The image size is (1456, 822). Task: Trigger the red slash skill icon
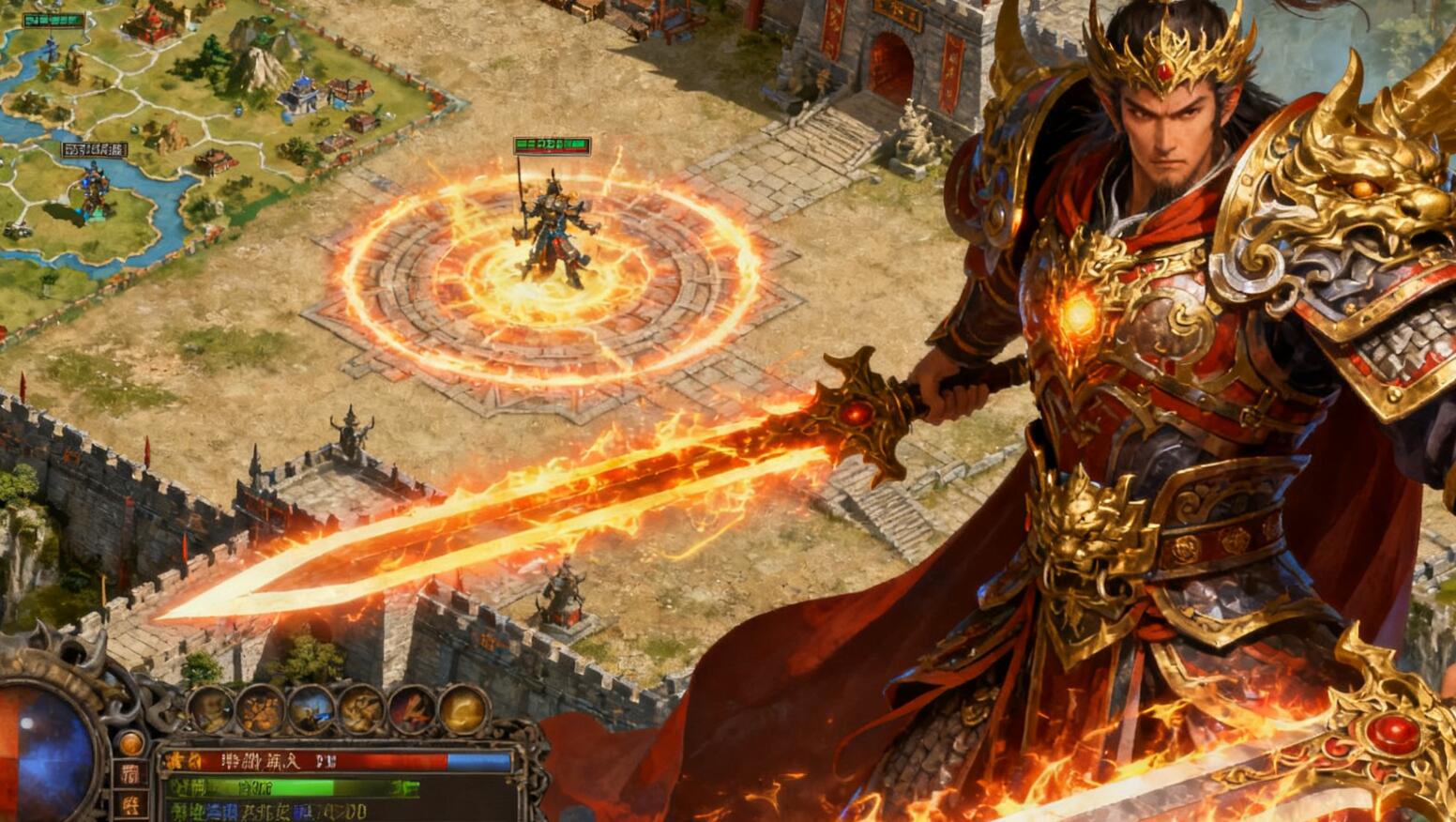tap(412, 710)
